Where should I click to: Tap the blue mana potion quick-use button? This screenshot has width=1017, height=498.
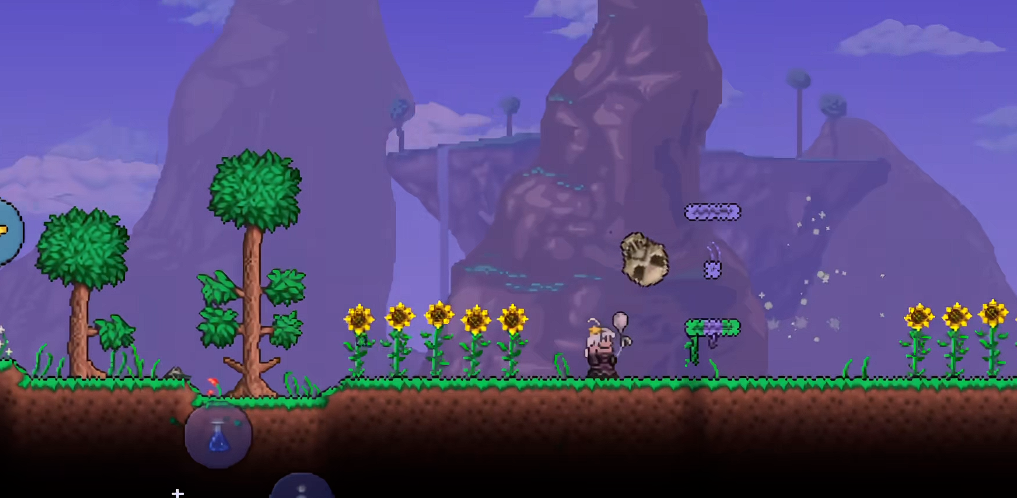219,436
